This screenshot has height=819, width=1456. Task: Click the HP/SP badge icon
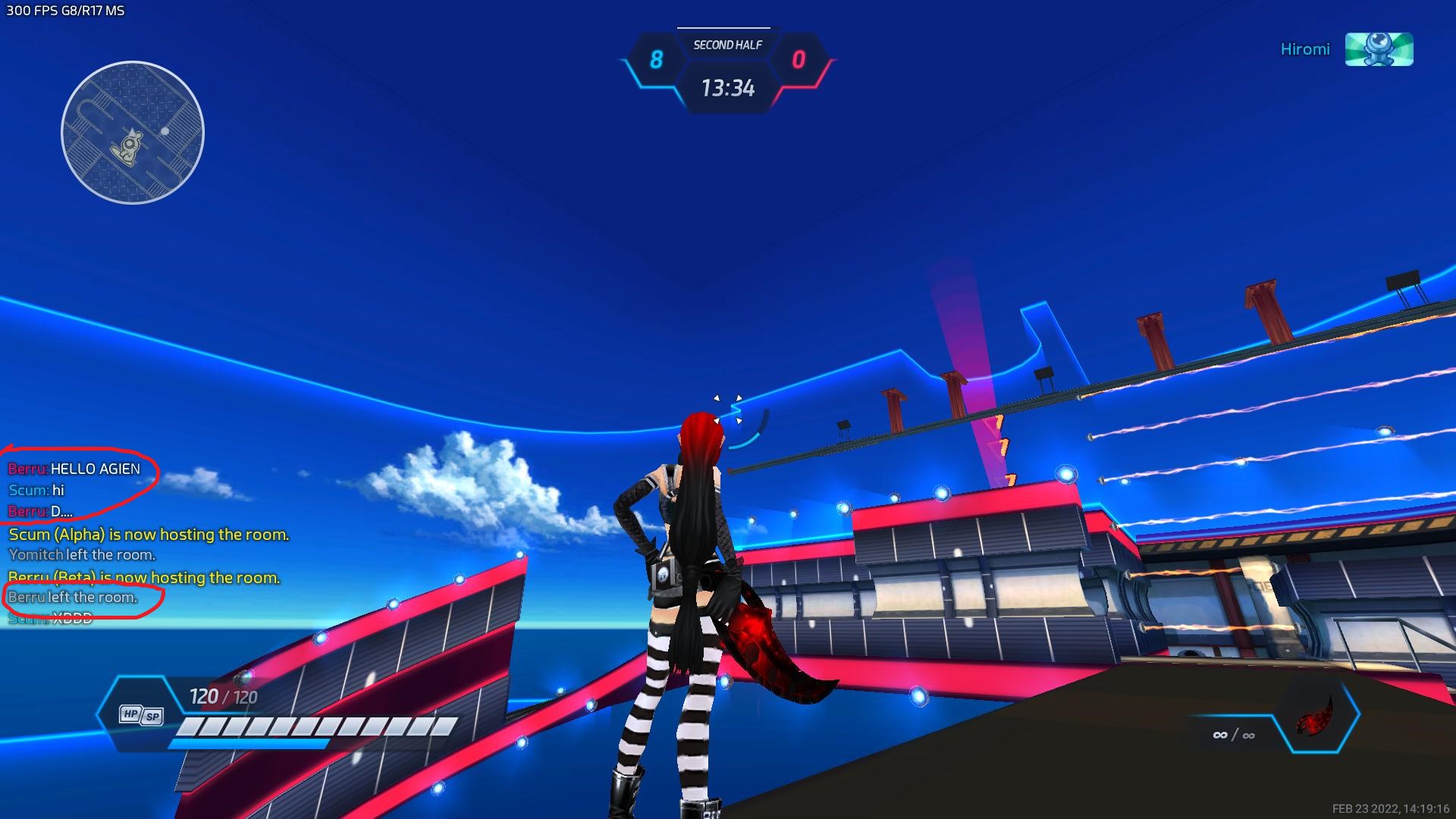click(x=141, y=715)
